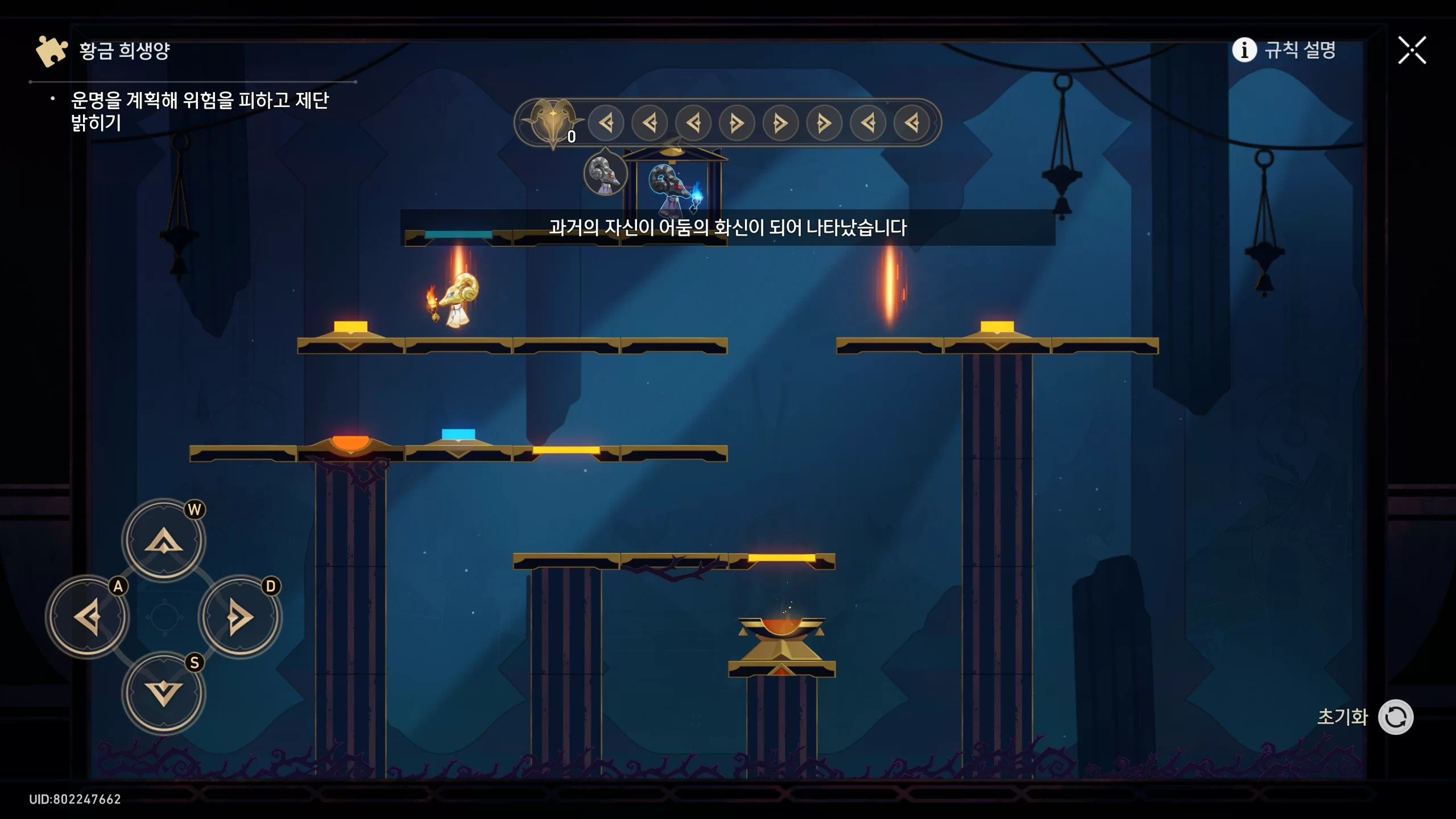
Task: Move down with the S arrow button
Action: click(x=164, y=693)
